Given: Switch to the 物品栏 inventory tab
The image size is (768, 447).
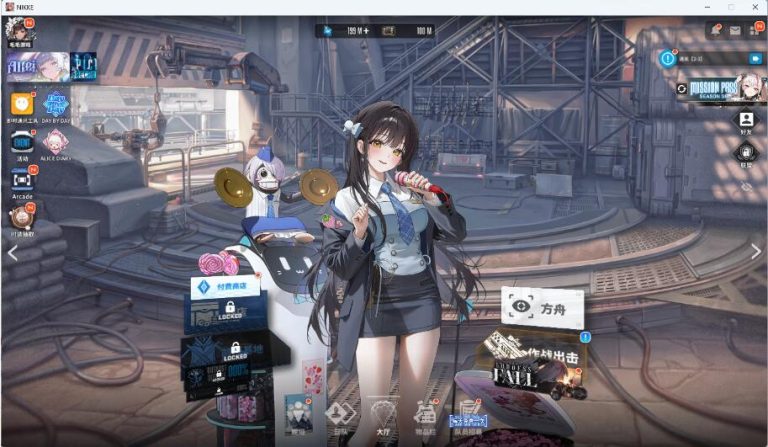Looking at the screenshot, I should 425,415.
